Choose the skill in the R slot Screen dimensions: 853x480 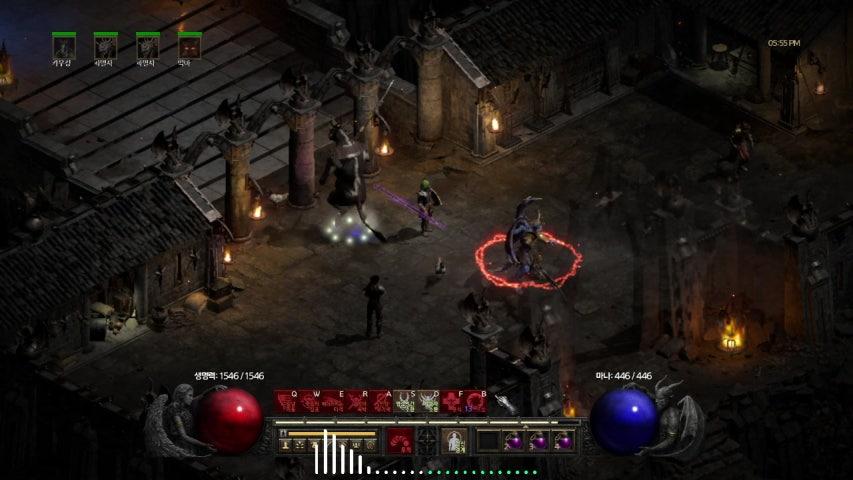click(x=358, y=404)
